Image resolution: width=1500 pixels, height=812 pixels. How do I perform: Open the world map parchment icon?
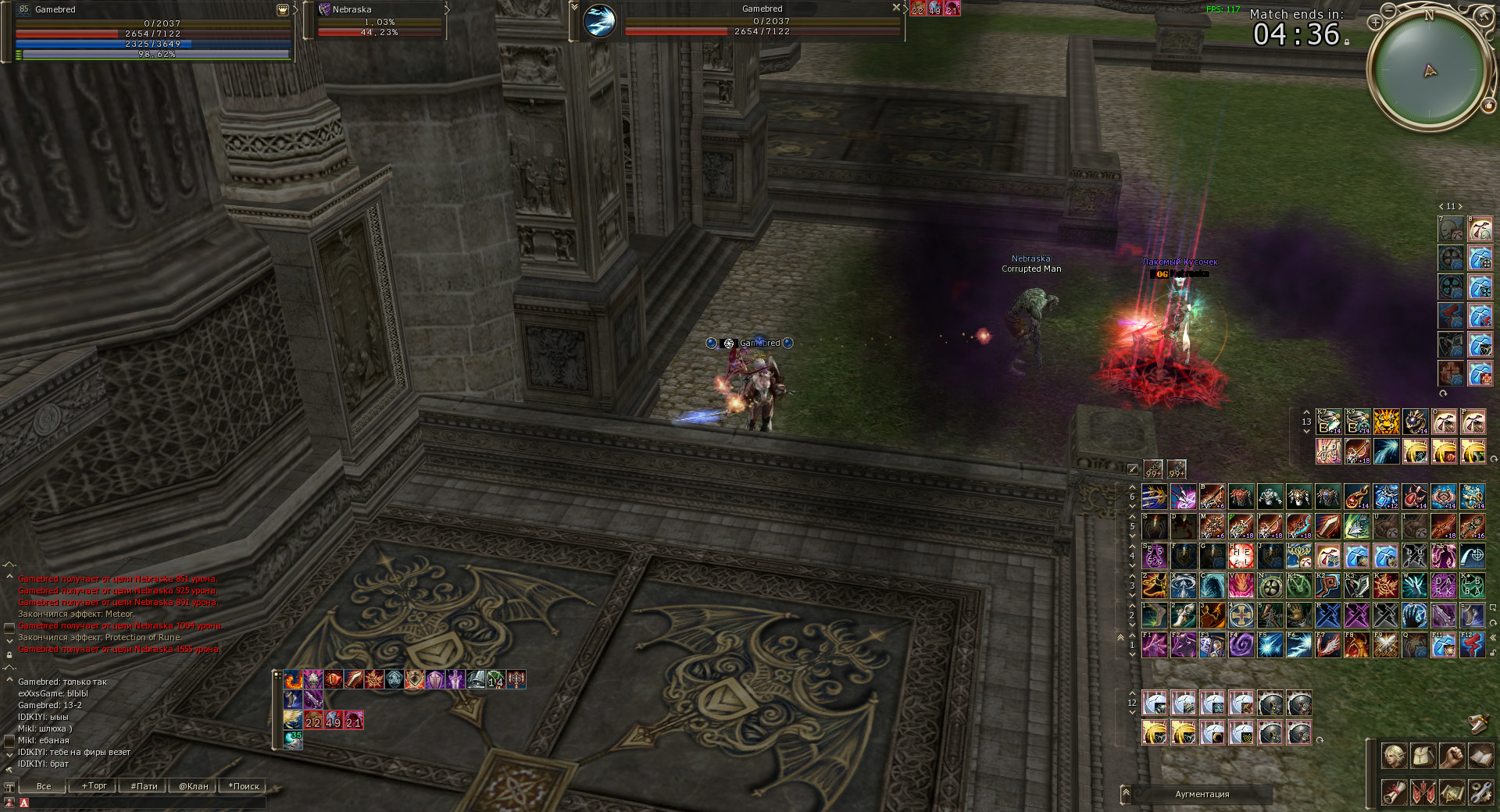tap(1452, 792)
